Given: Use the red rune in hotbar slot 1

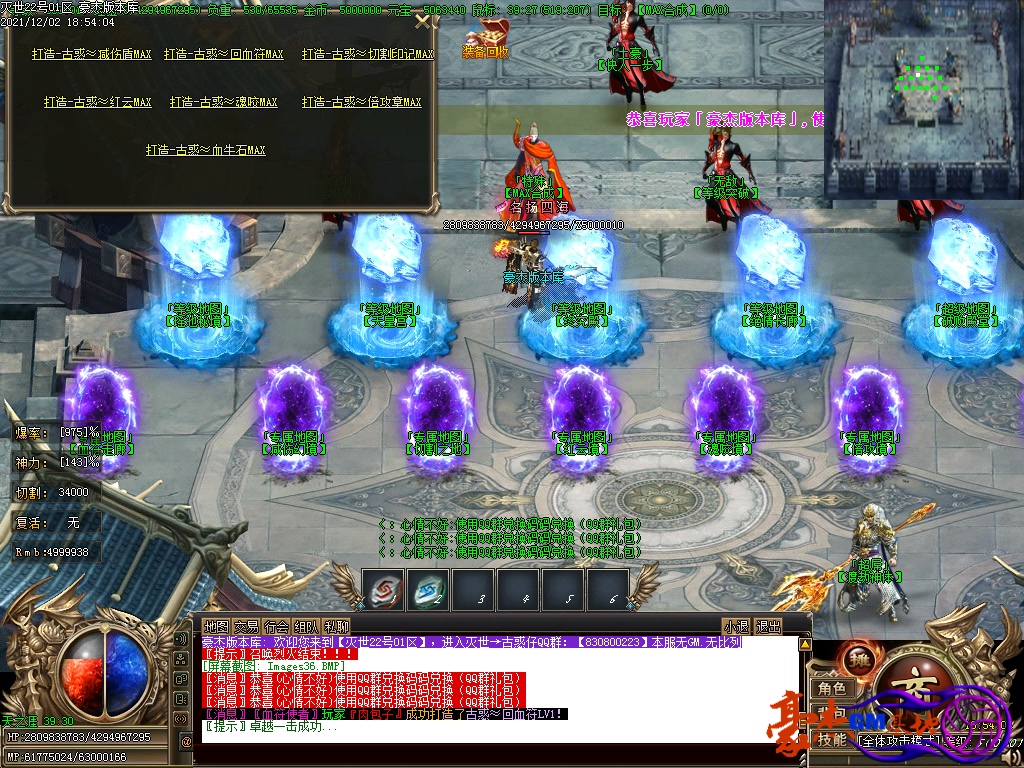Looking at the screenshot, I should point(383,589).
